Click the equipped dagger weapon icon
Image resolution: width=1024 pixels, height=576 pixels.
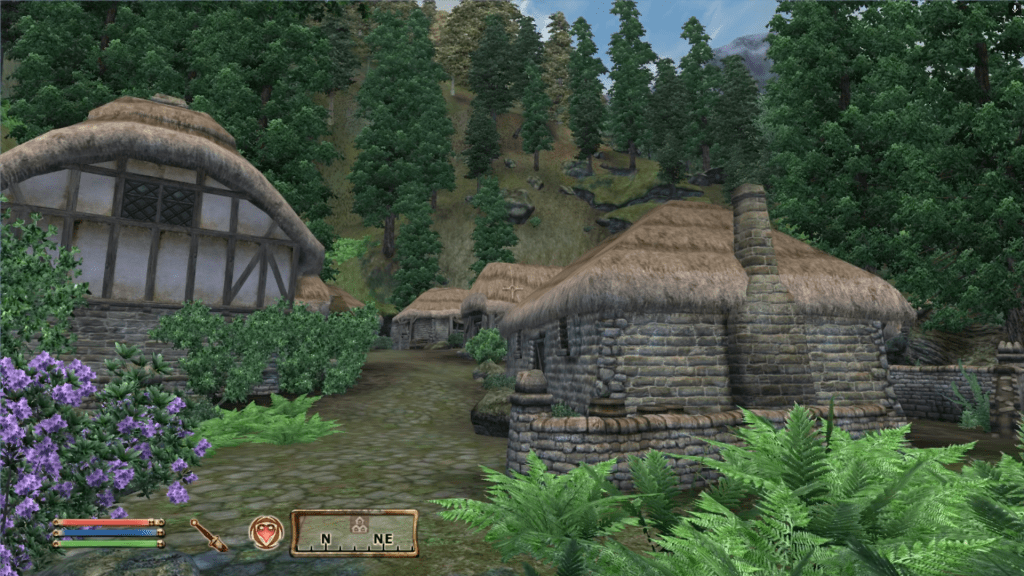pos(209,534)
